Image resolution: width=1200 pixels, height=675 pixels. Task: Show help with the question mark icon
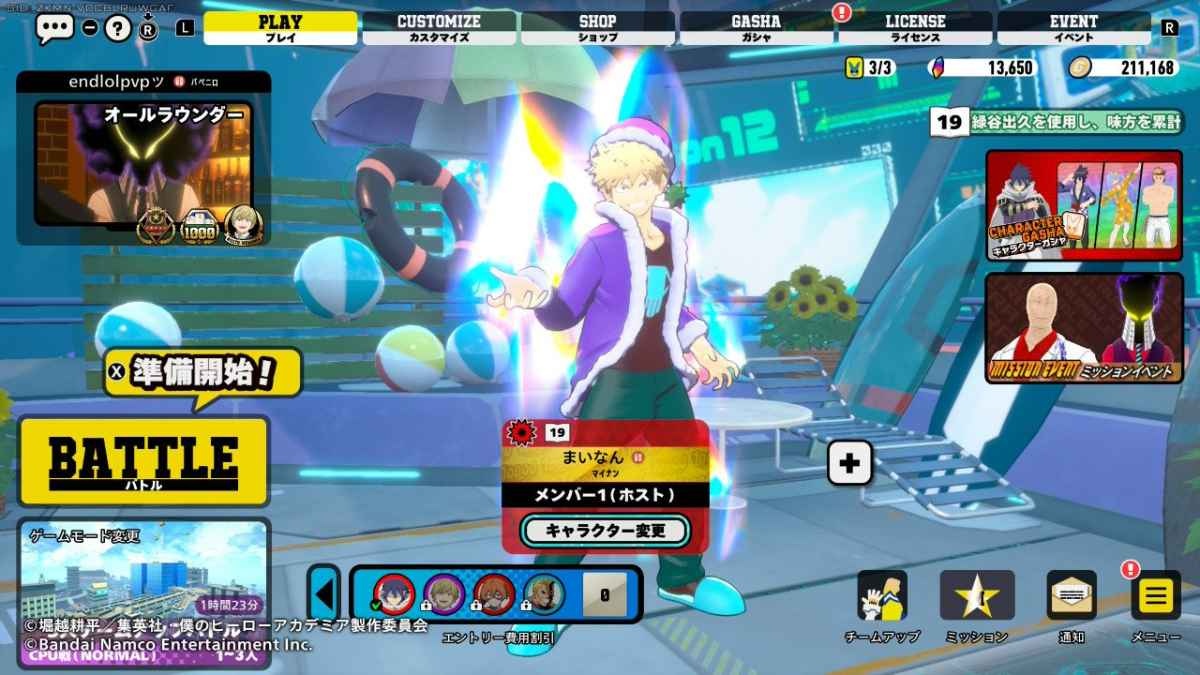[x=118, y=28]
